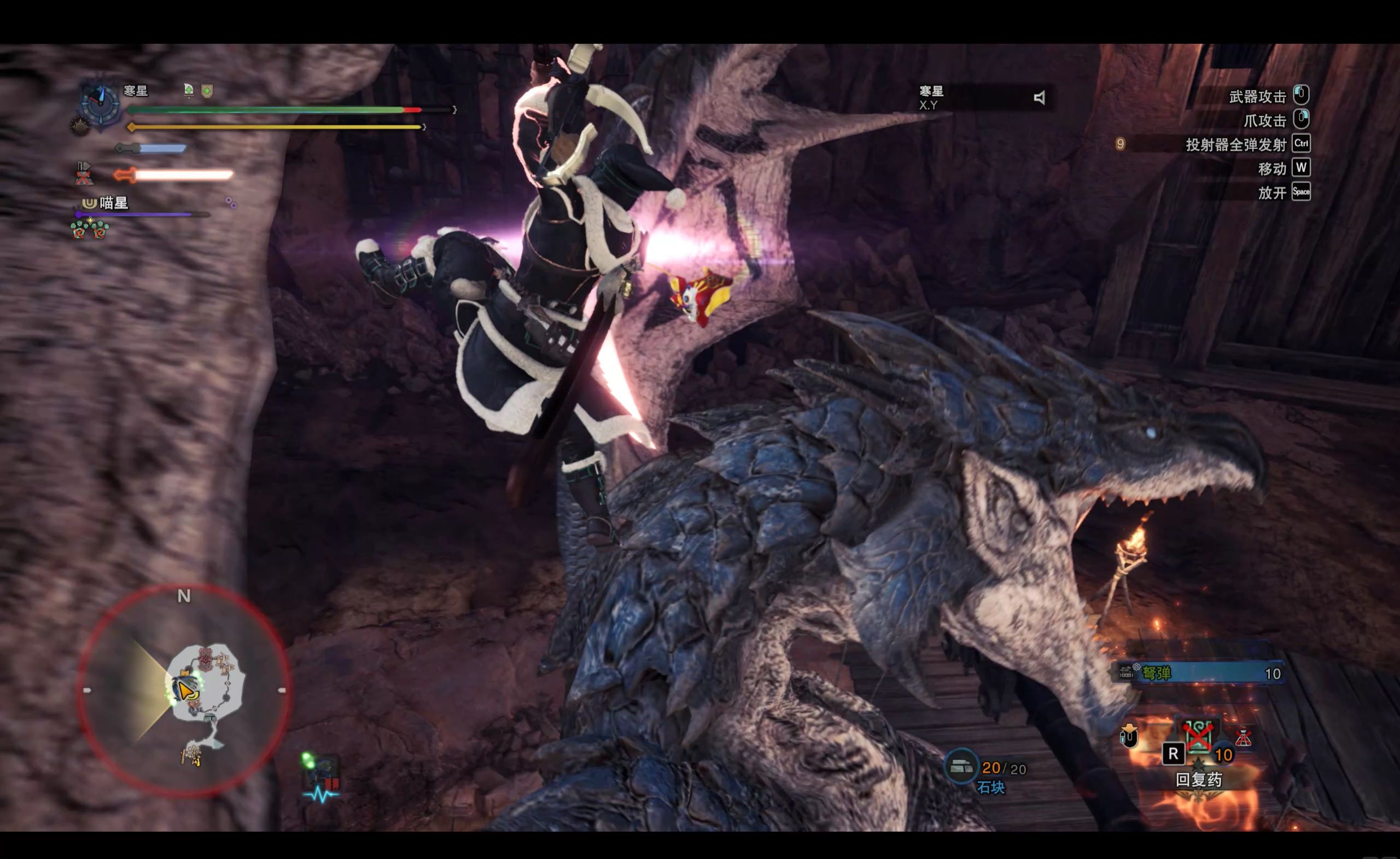The height and width of the screenshot is (859, 1400).
Task: Click the circular minimap
Action: [x=184, y=689]
